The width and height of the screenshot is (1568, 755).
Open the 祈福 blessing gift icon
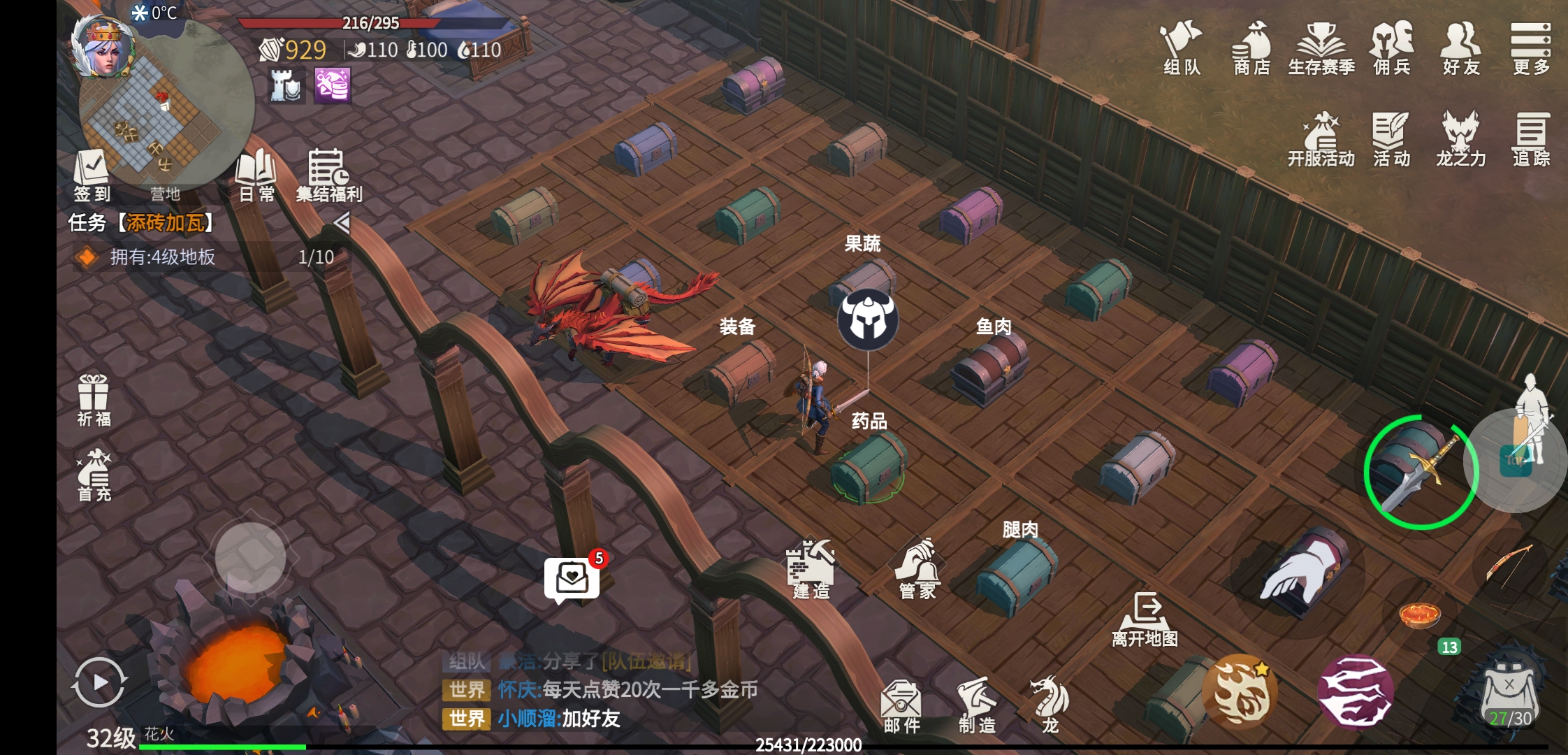[94, 400]
